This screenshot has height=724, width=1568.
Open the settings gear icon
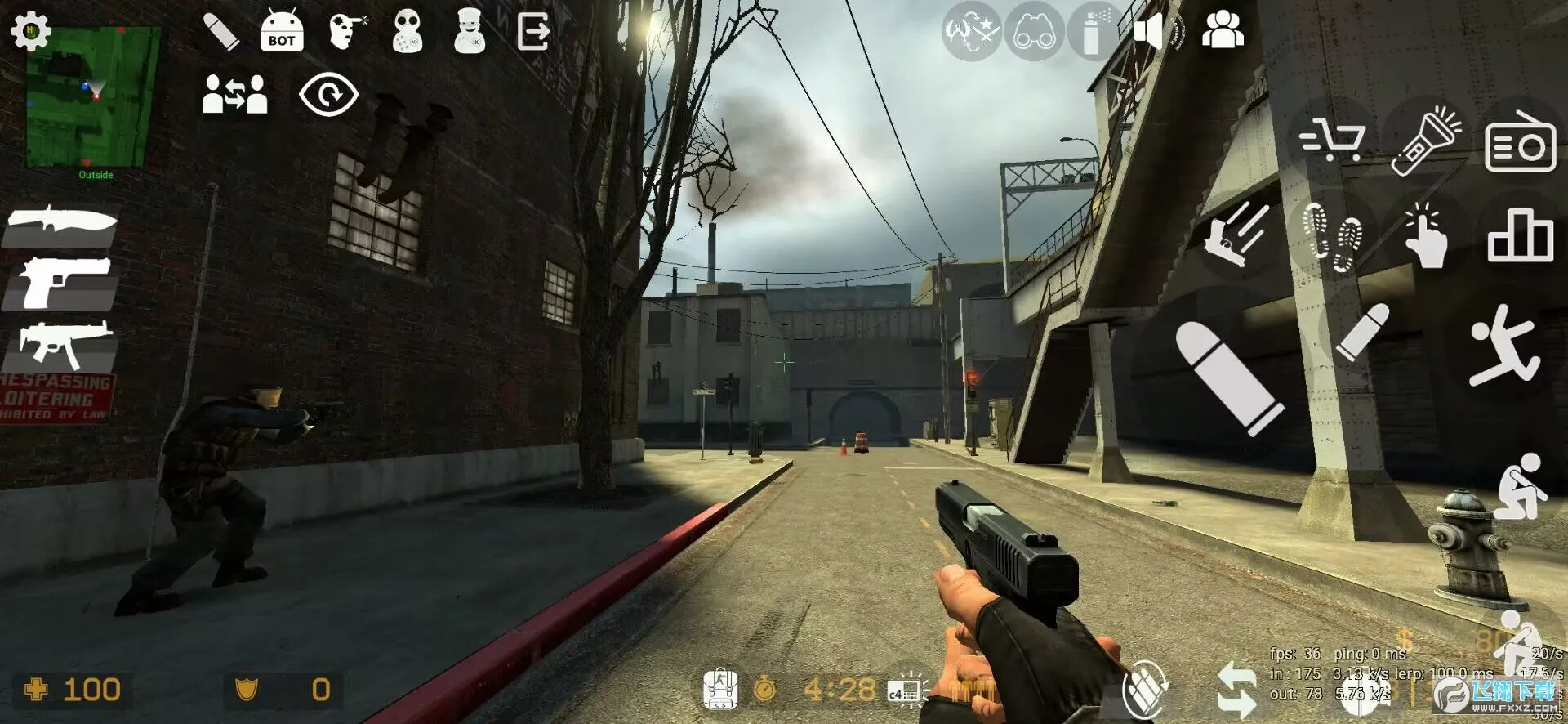[x=31, y=32]
